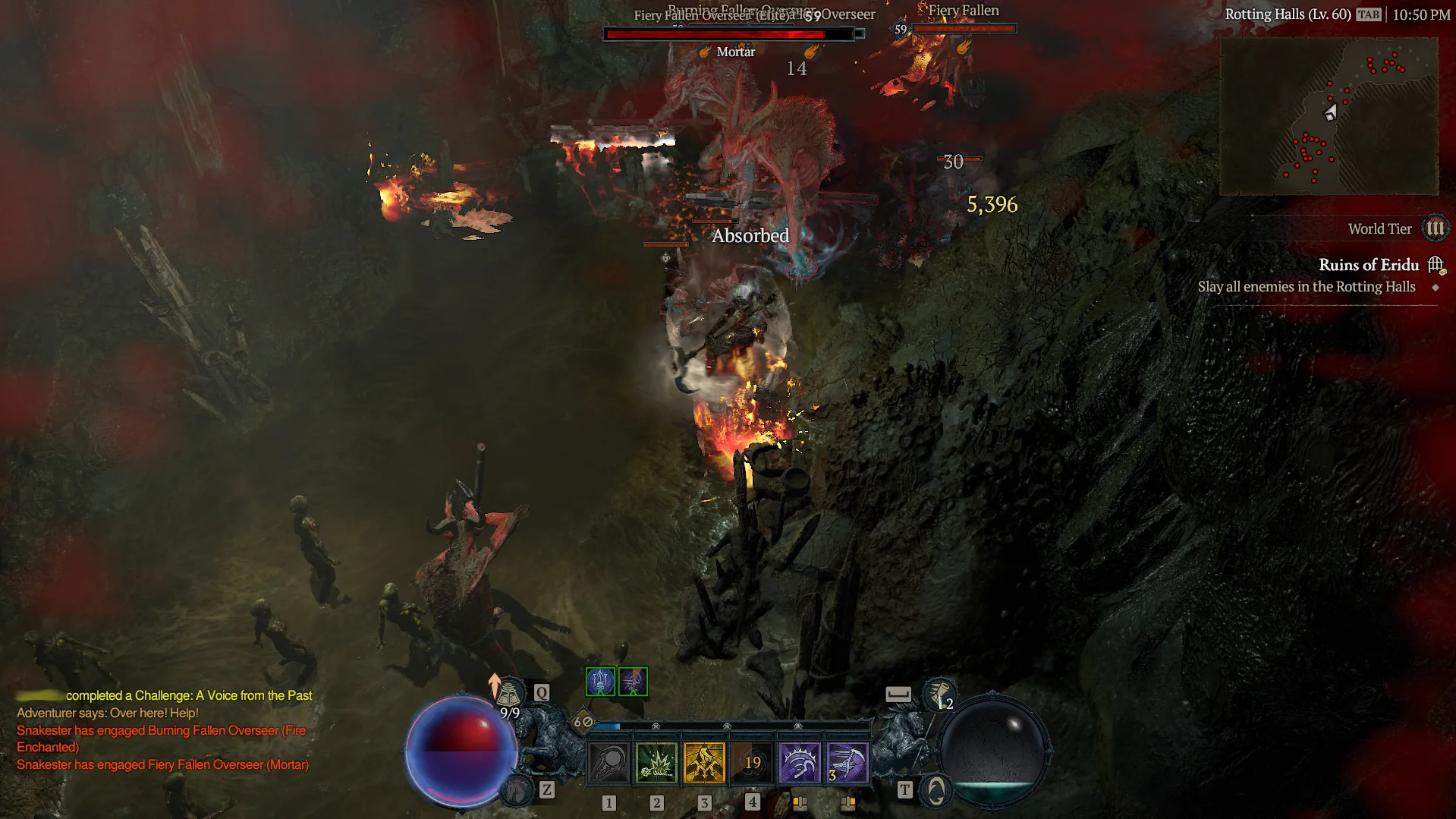This screenshot has height=819, width=1456.
Task: Inspect the trident skull buff icon
Action: (x=600, y=682)
